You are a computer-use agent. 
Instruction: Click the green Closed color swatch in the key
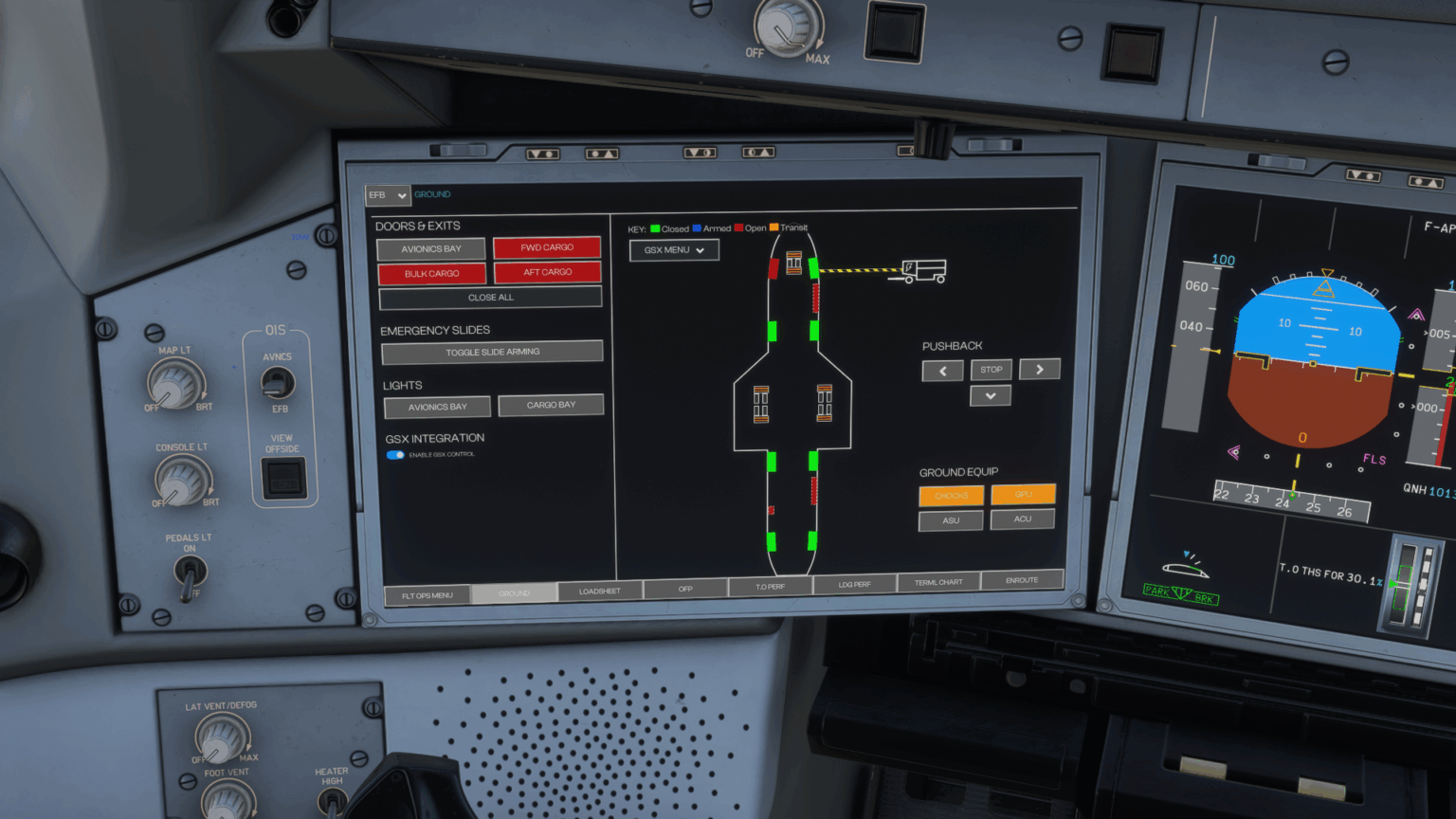653,228
